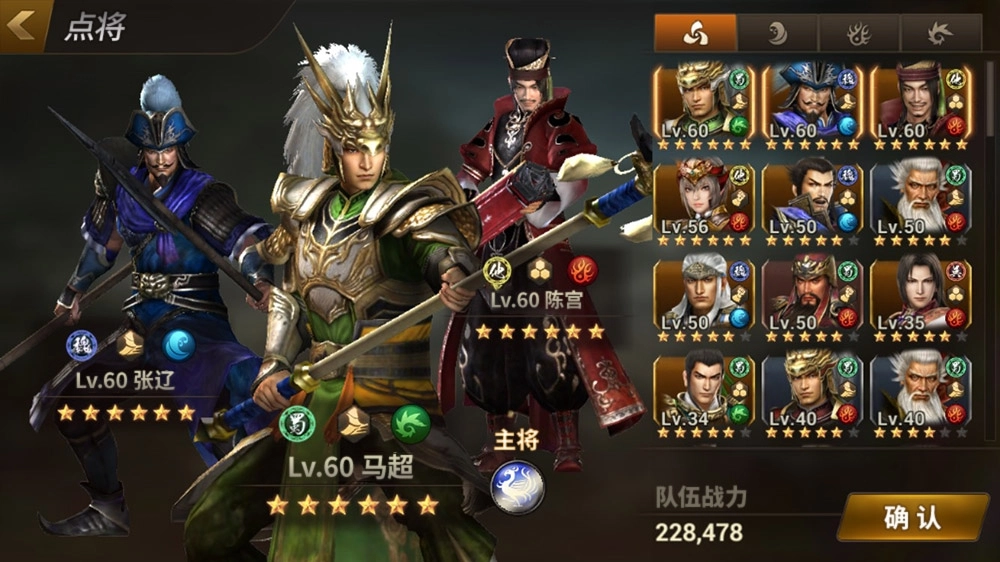Select the flame emblem filter tab
This screenshot has width=1000, height=562.
pyautogui.click(x=859, y=33)
